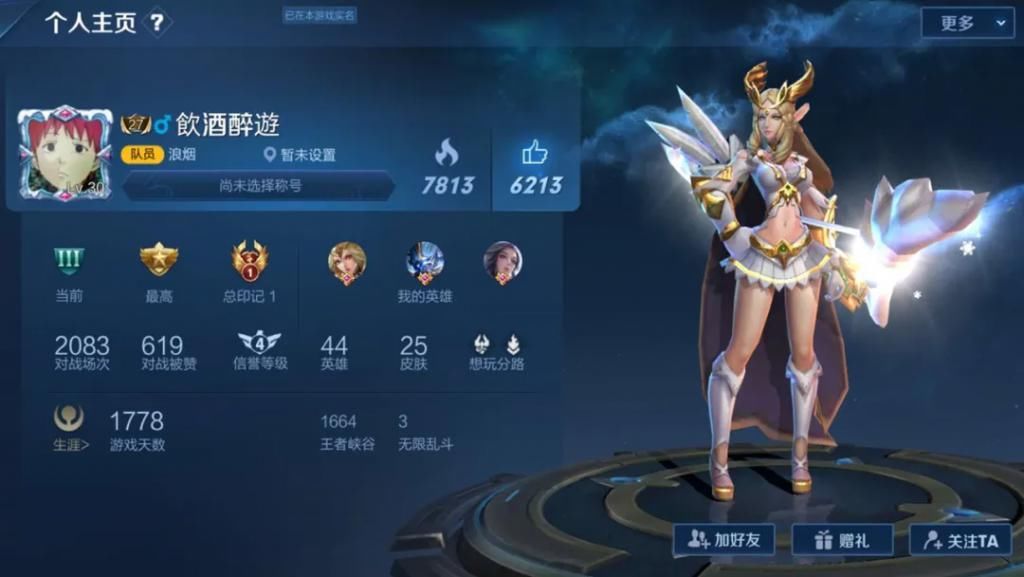Select the blue armored hero portrait
The width and height of the screenshot is (1024, 577).
[x=425, y=262]
